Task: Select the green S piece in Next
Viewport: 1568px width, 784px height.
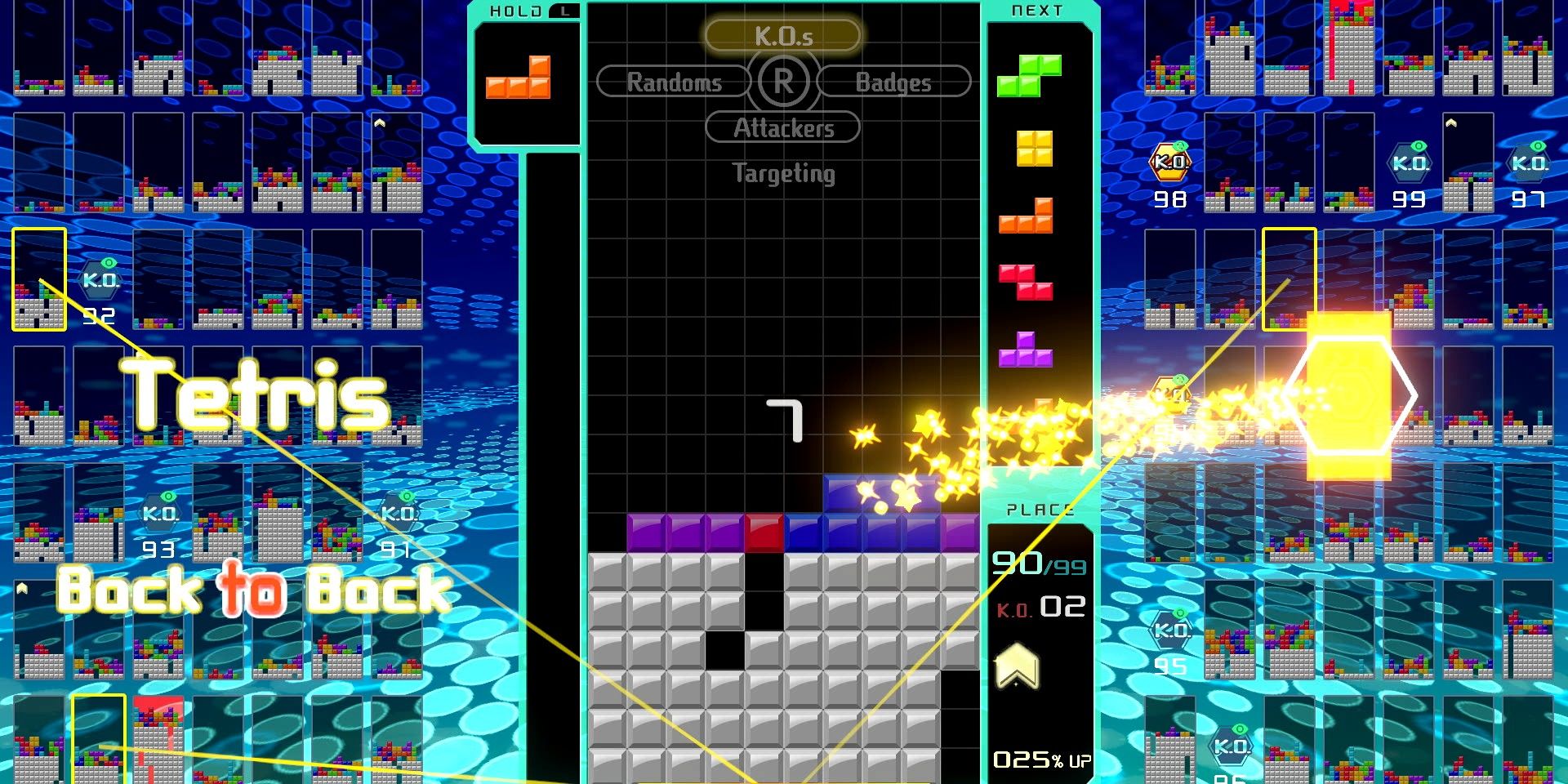Action: tap(1029, 75)
